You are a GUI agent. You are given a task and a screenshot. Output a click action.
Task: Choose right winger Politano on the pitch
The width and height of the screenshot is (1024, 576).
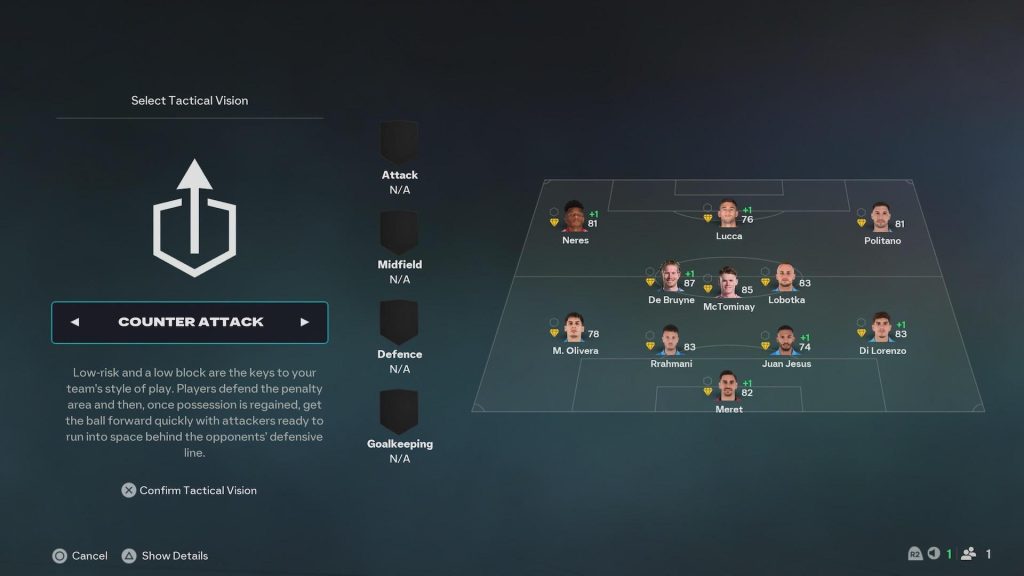[880, 218]
